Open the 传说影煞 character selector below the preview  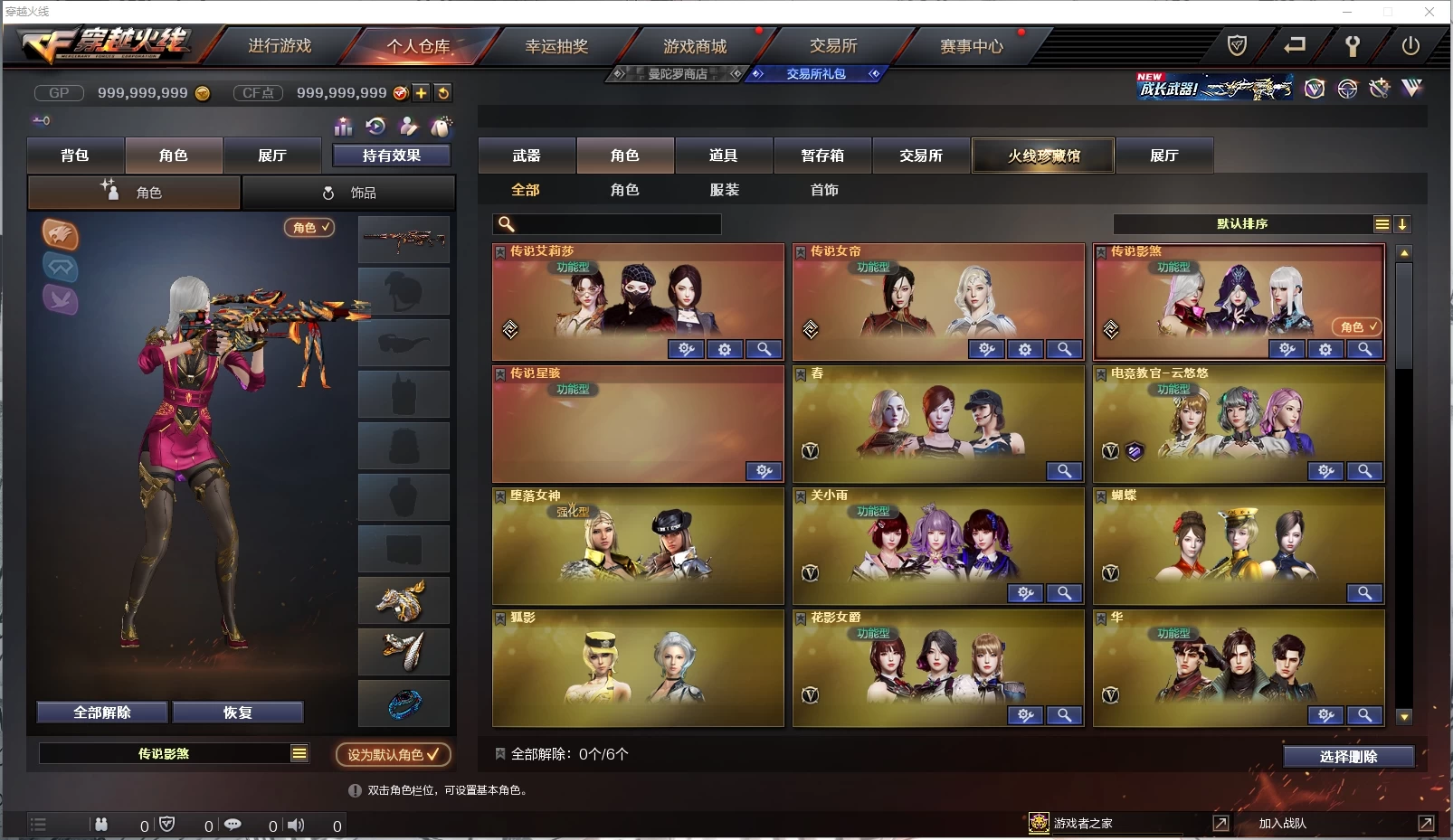pos(175,752)
